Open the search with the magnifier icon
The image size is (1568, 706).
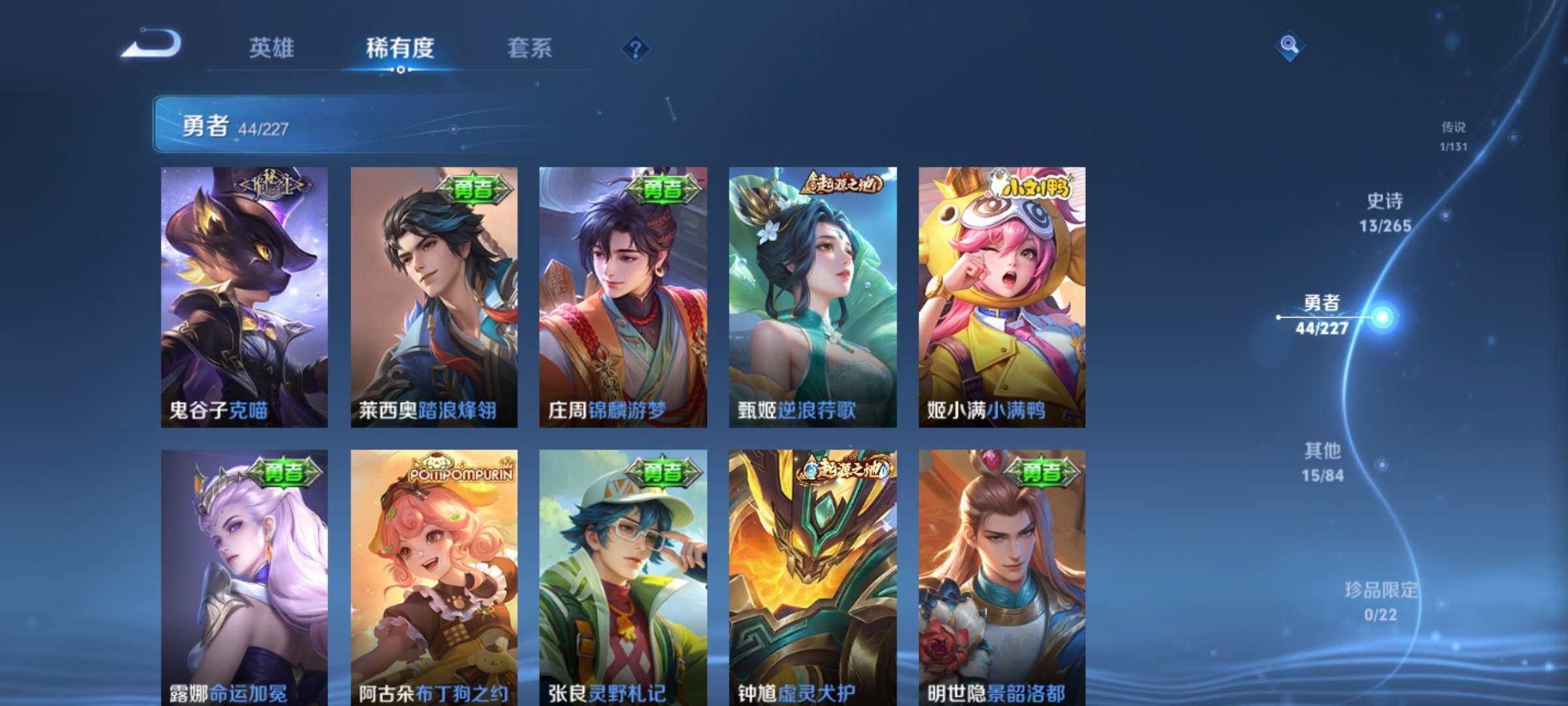pos(1288,44)
